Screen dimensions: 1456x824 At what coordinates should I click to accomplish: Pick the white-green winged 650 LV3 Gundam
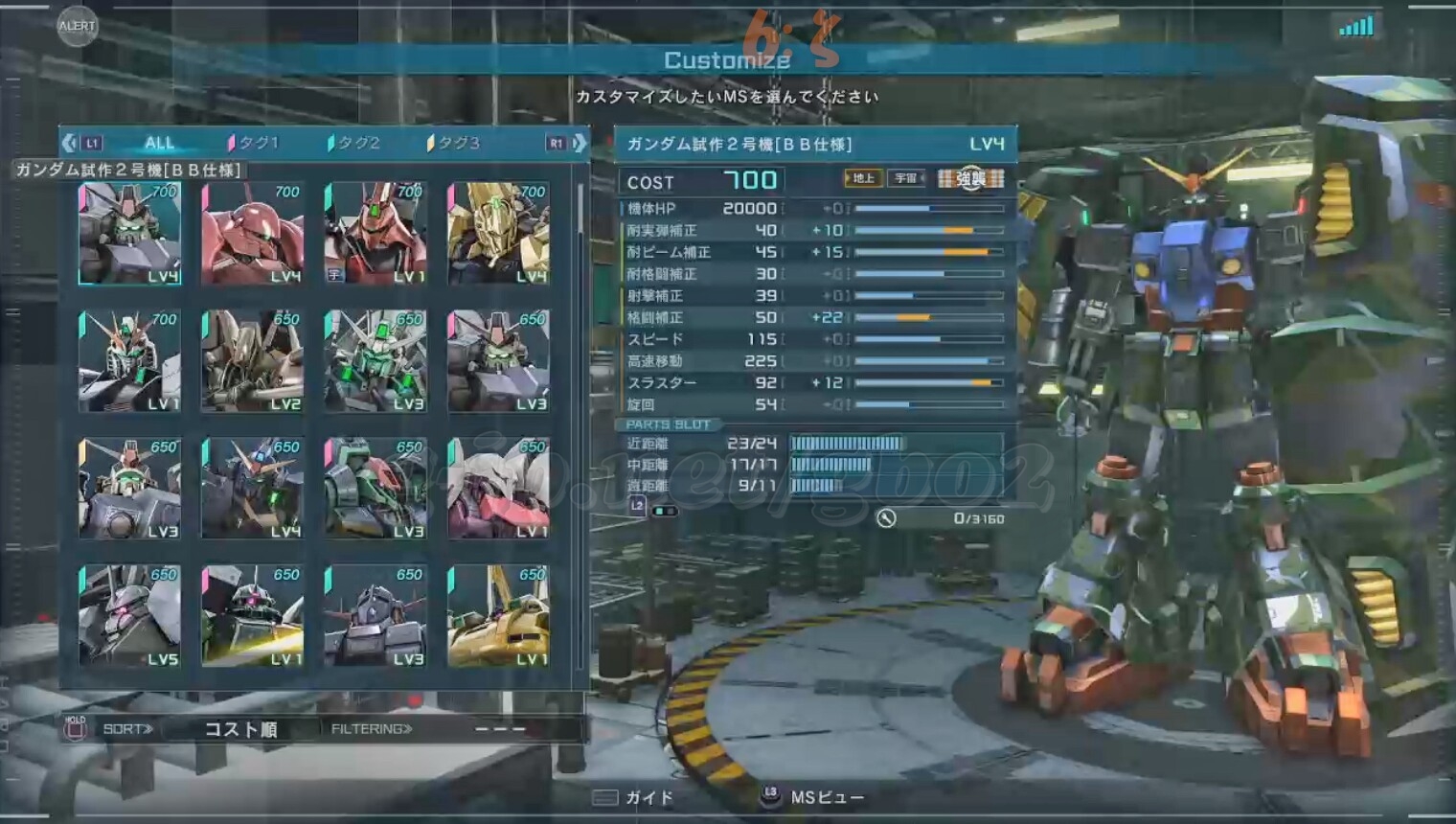pyautogui.click(x=375, y=360)
